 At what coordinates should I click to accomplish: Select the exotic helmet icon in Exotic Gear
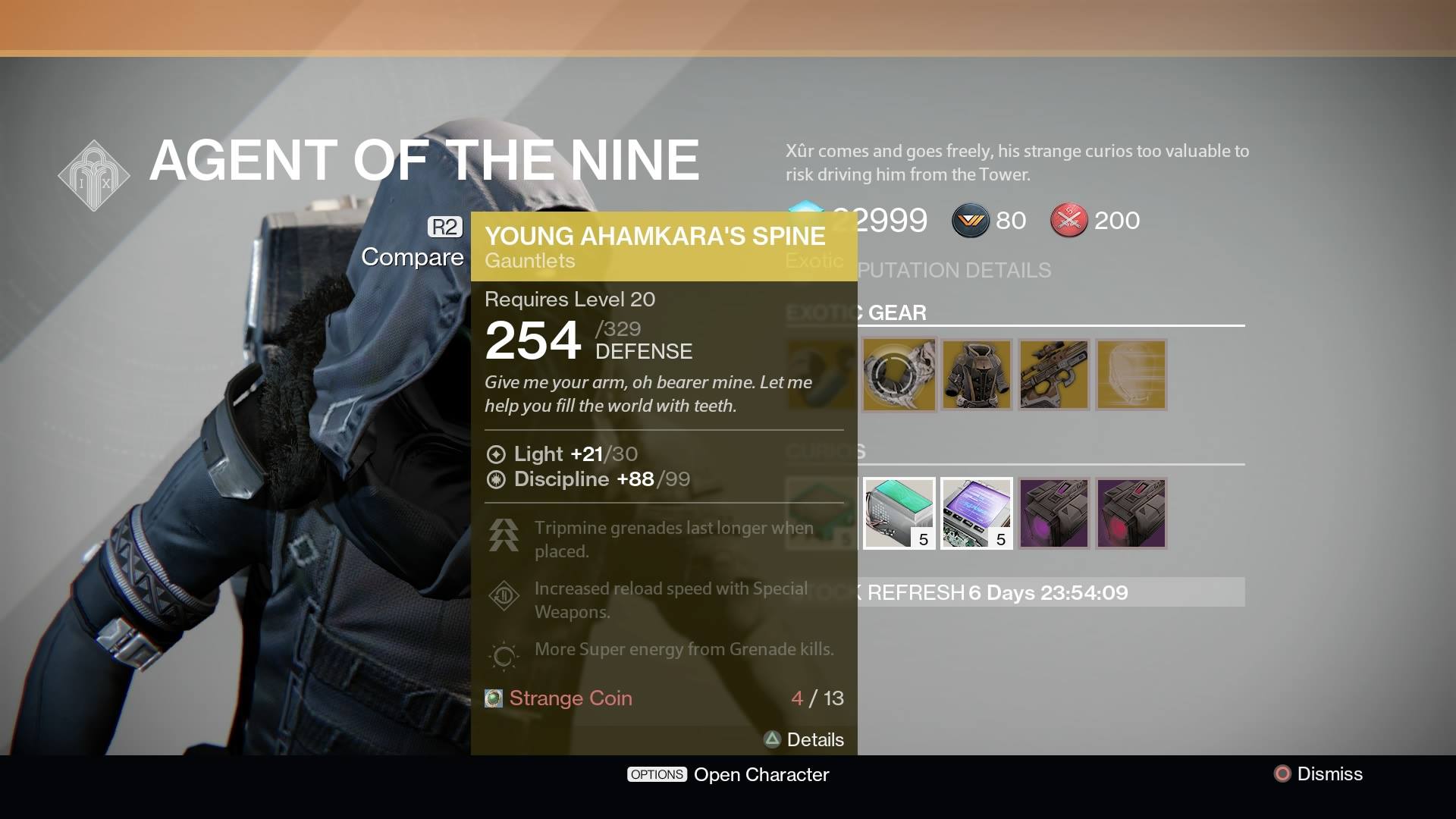[x=1131, y=375]
